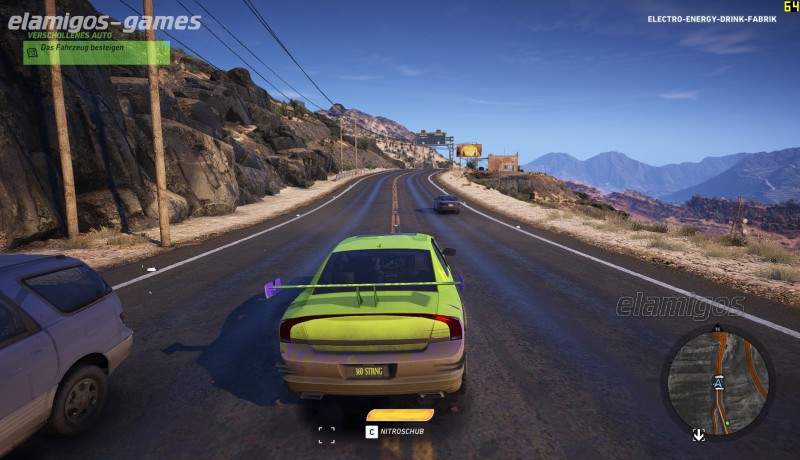
Task: Click the bracket-frame icon beside Nitroschub
Action: click(x=326, y=434)
